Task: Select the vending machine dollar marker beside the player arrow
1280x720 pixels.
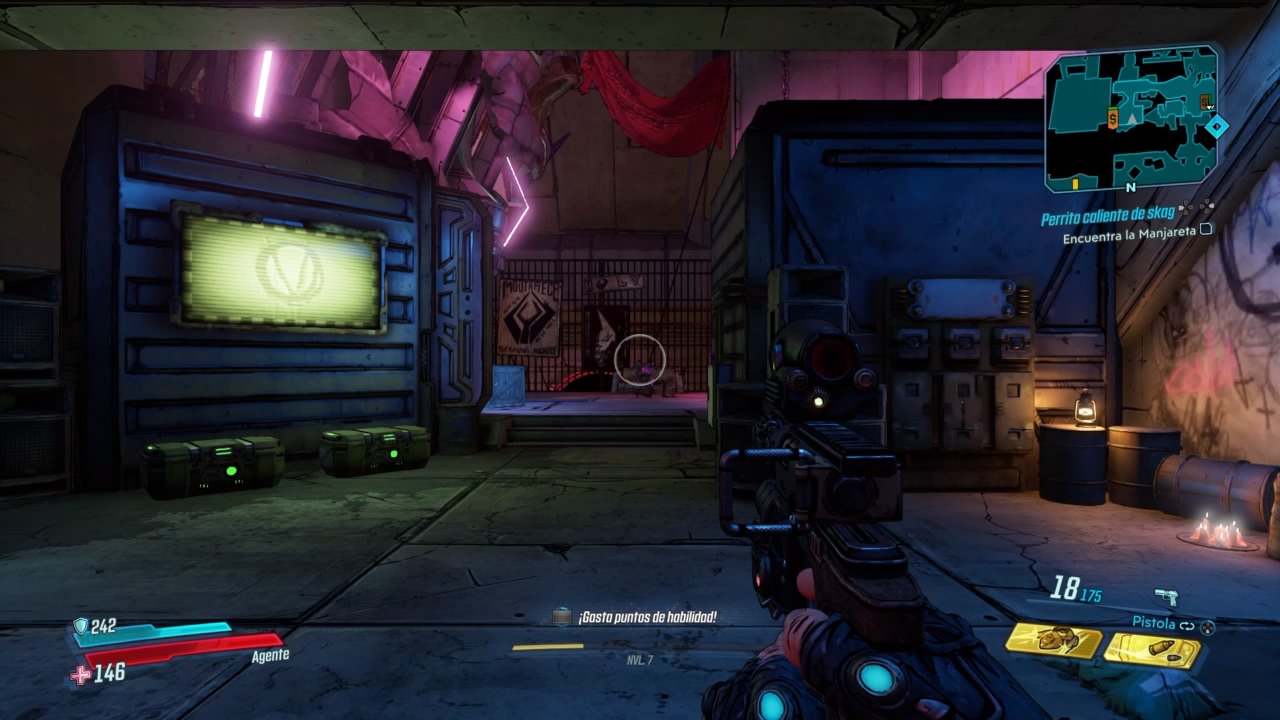Action: pyautogui.click(x=1113, y=120)
